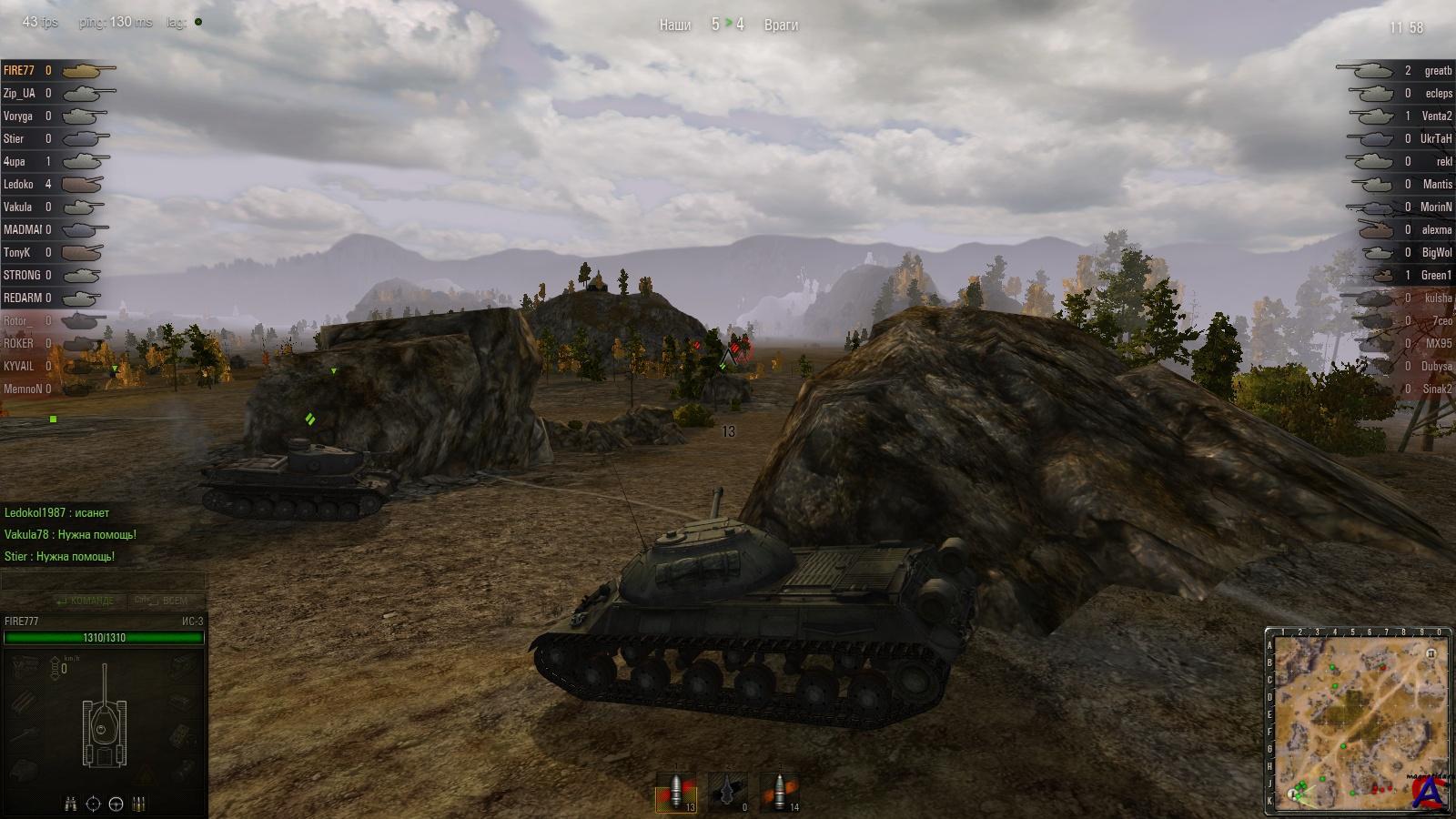Screen dimensions: 1456x819
Task: Click the steering wheel driver icon
Action: click(x=116, y=804)
